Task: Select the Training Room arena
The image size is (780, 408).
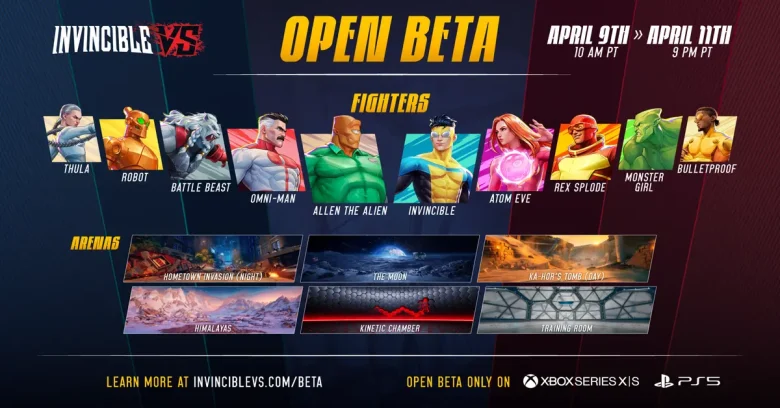Action: point(567,309)
